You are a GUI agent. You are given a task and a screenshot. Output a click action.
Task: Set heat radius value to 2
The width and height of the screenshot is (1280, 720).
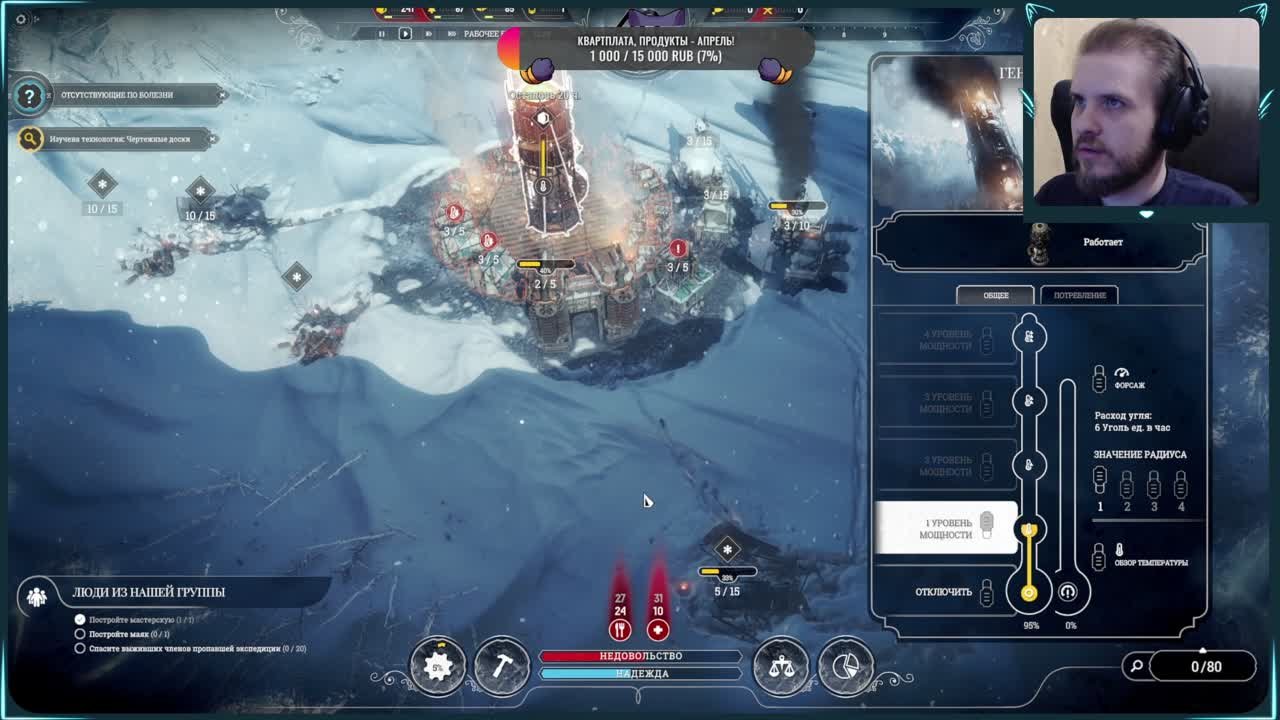tap(1127, 486)
